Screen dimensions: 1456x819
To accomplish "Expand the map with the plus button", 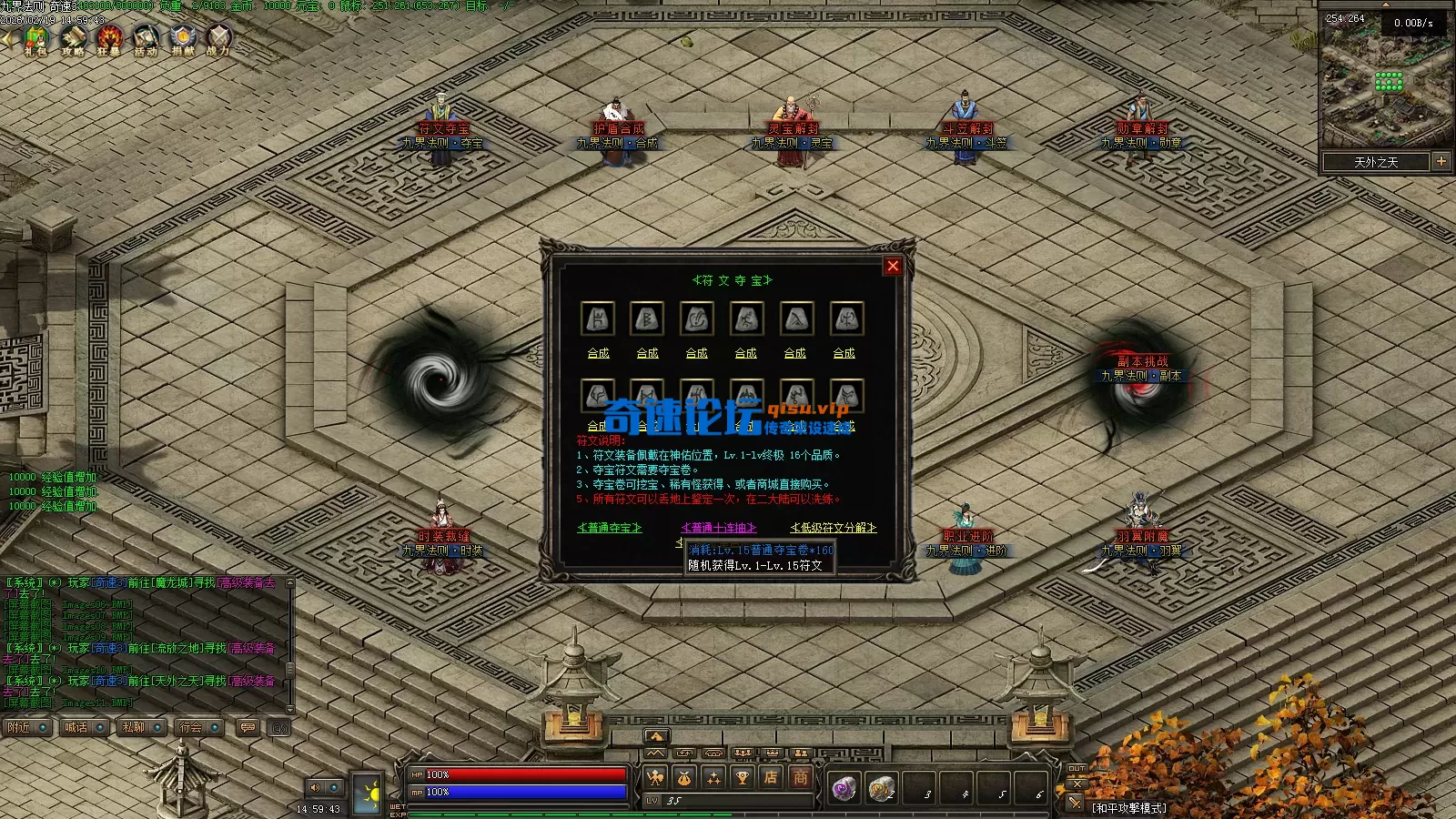I will click(1441, 161).
